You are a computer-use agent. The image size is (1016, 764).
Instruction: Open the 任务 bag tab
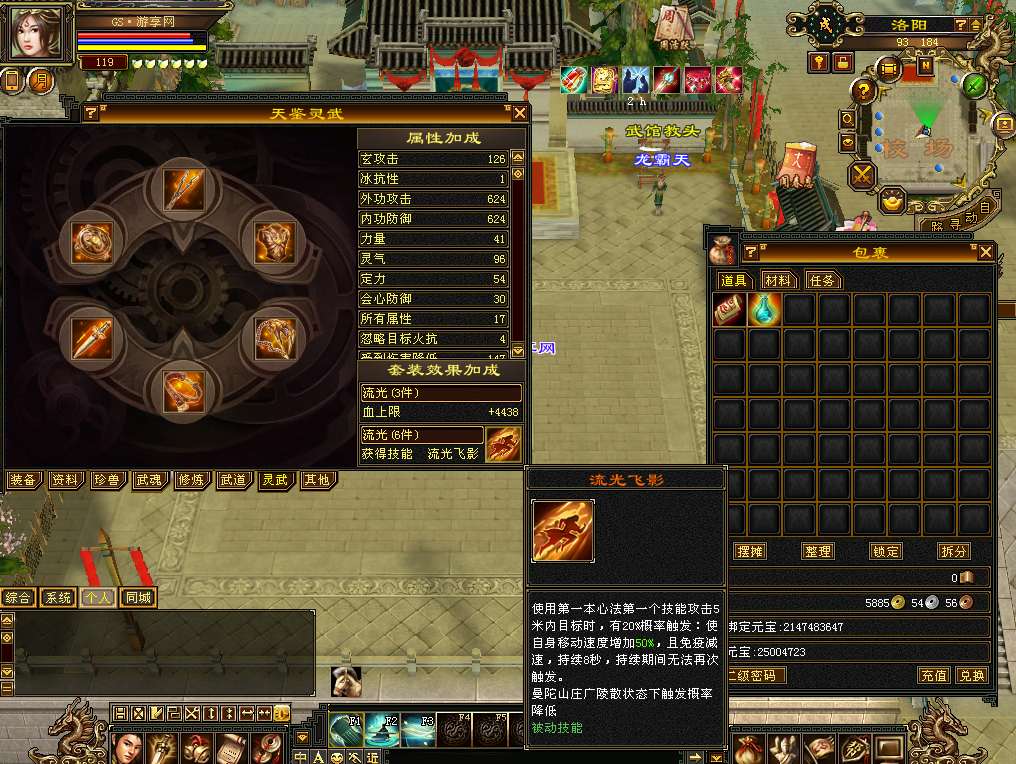(823, 280)
